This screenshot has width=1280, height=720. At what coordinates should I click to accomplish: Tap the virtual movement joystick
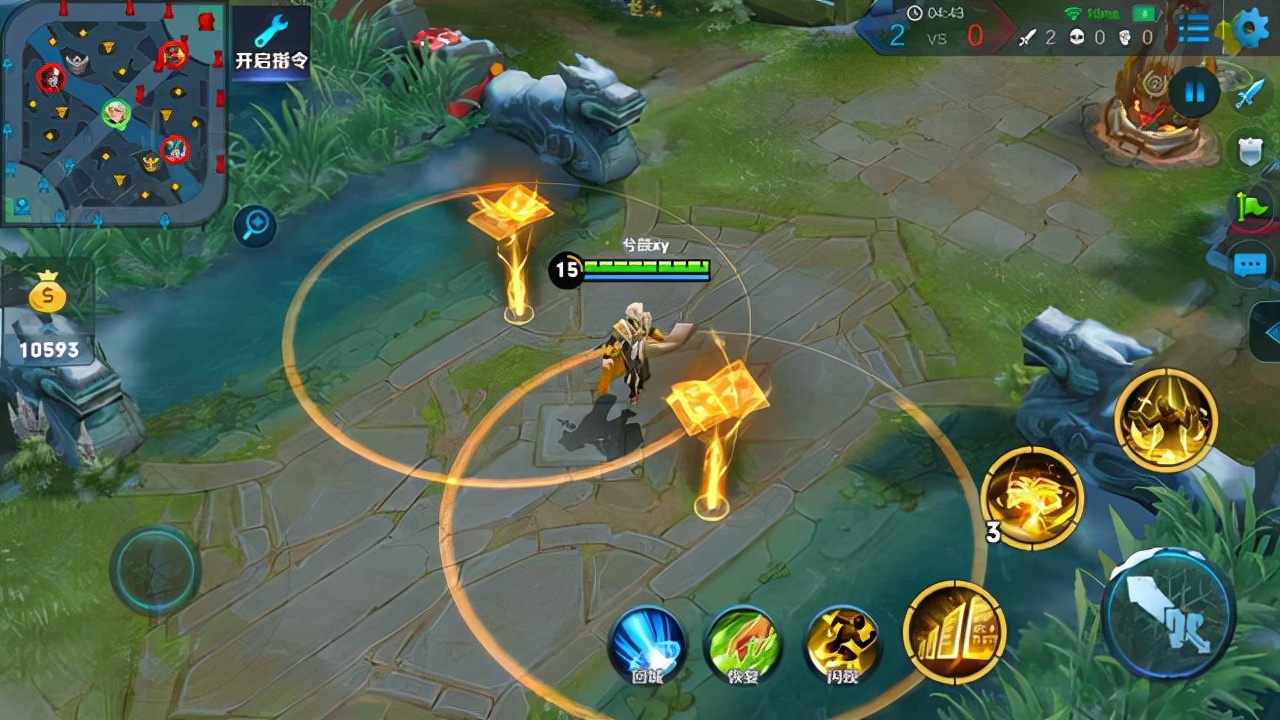(x=155, y=571)
